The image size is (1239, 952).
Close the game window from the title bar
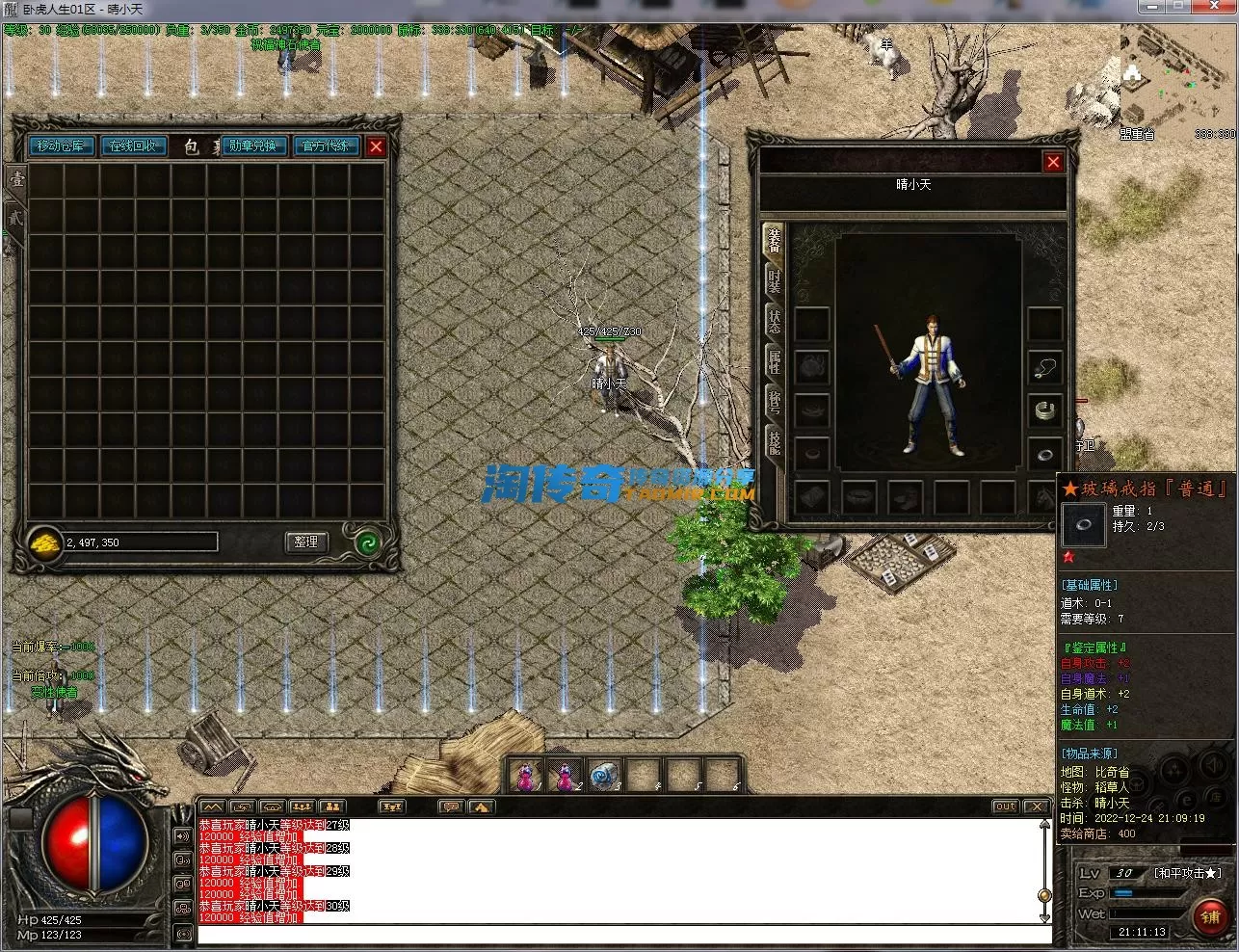coord(1217,8)
